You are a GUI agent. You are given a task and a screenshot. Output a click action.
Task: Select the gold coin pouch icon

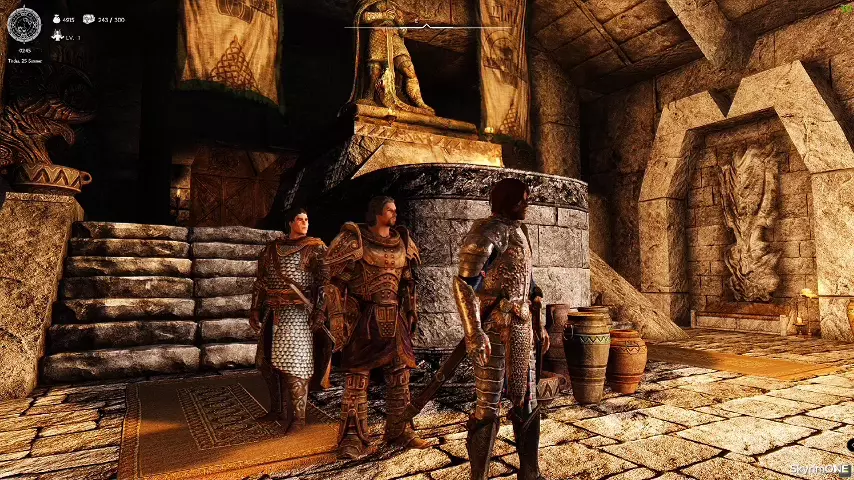pyautogui.click(x=55, y=19)
